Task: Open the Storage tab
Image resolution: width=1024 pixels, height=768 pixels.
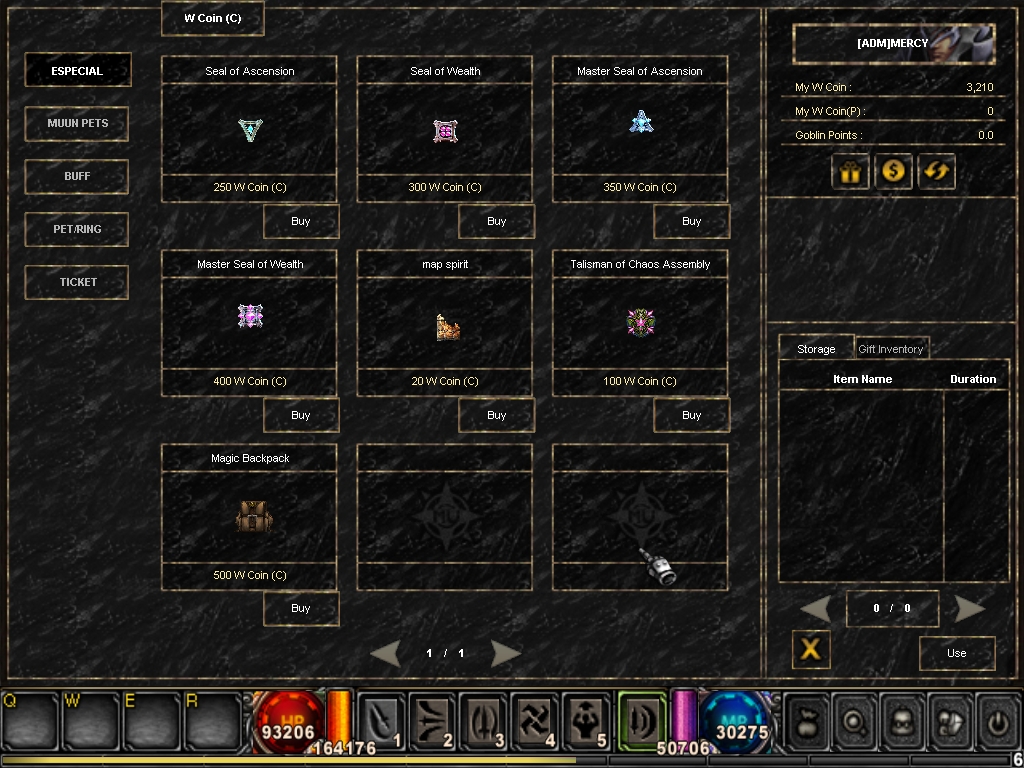Action: pos(816,349)
